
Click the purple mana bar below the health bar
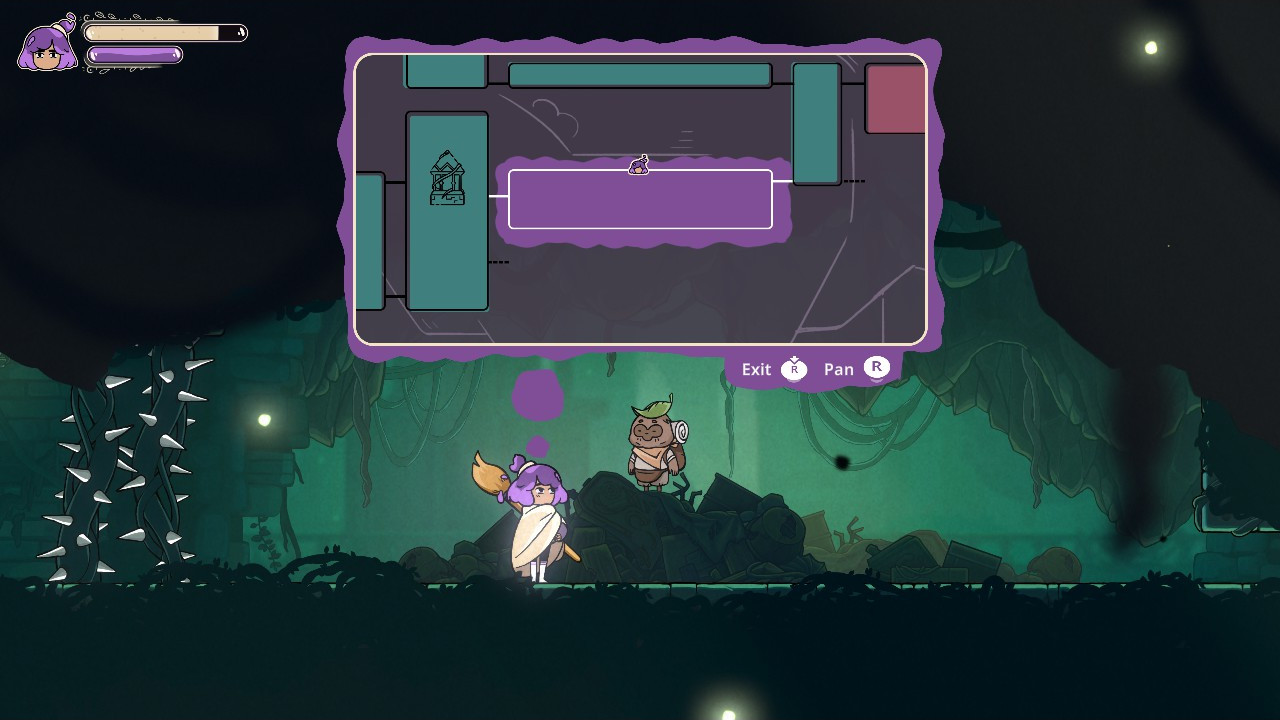[135, 55]
